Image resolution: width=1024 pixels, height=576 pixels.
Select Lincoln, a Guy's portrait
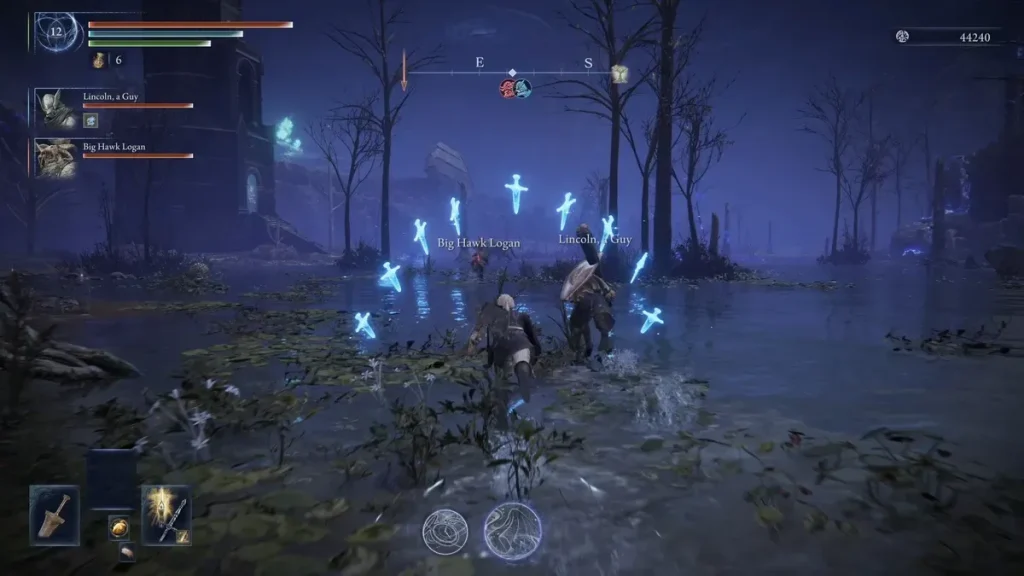(x=55, y=109)
